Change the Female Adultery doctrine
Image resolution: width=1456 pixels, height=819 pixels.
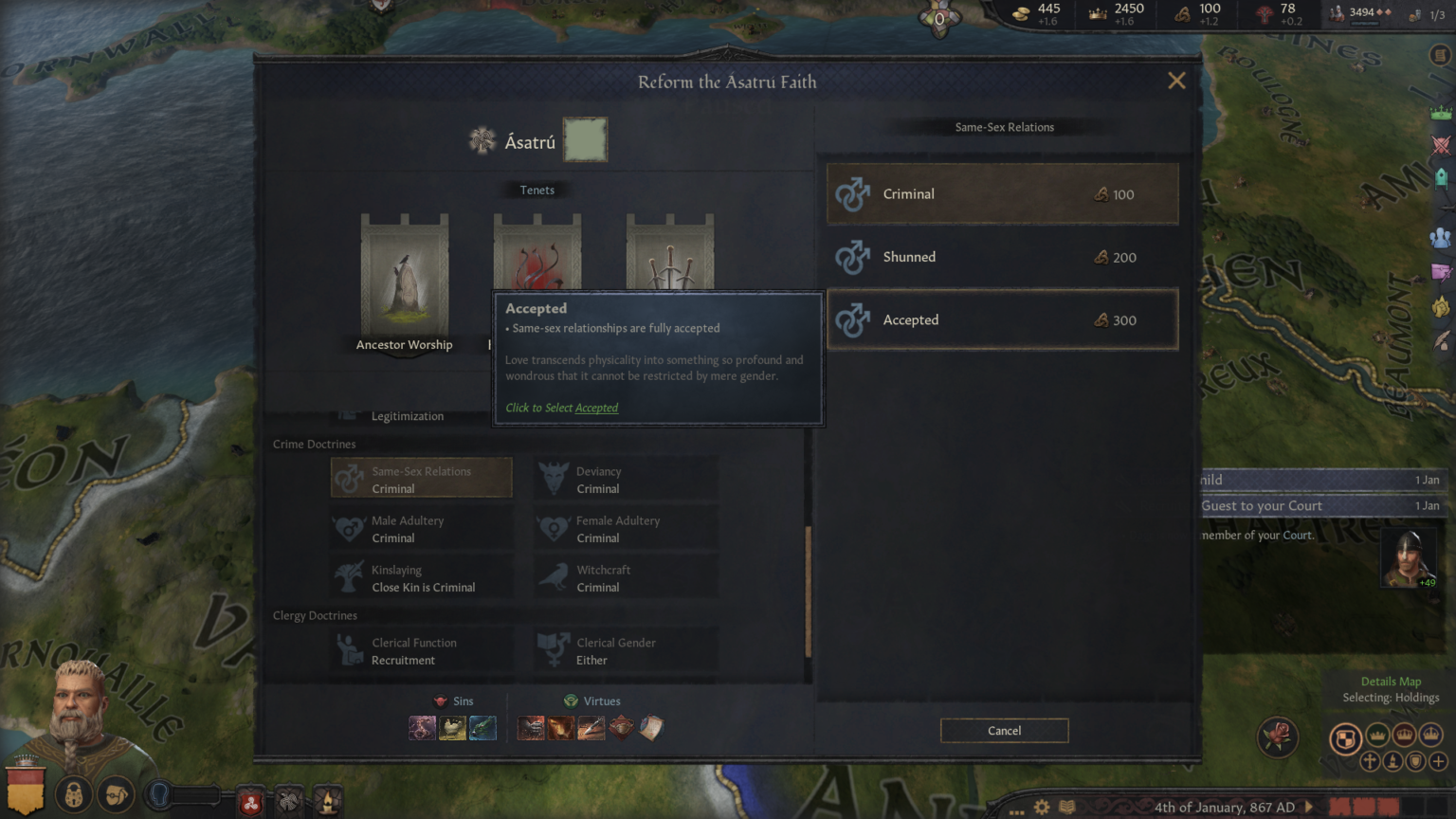click(626, 529)
